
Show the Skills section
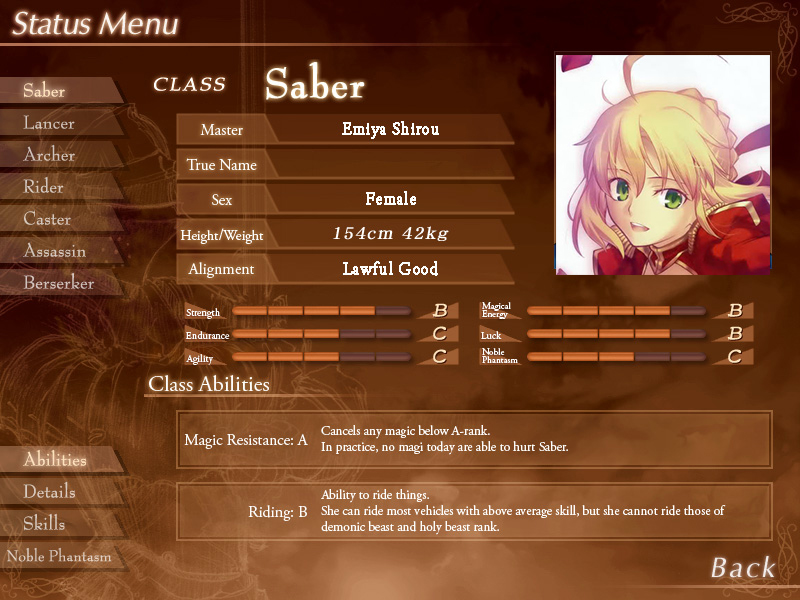click(45, 524)
